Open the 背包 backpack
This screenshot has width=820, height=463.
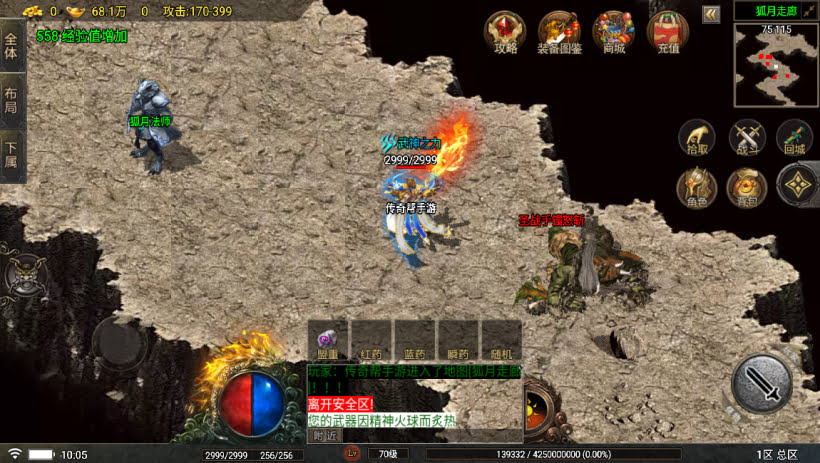[x=746, y=187]
